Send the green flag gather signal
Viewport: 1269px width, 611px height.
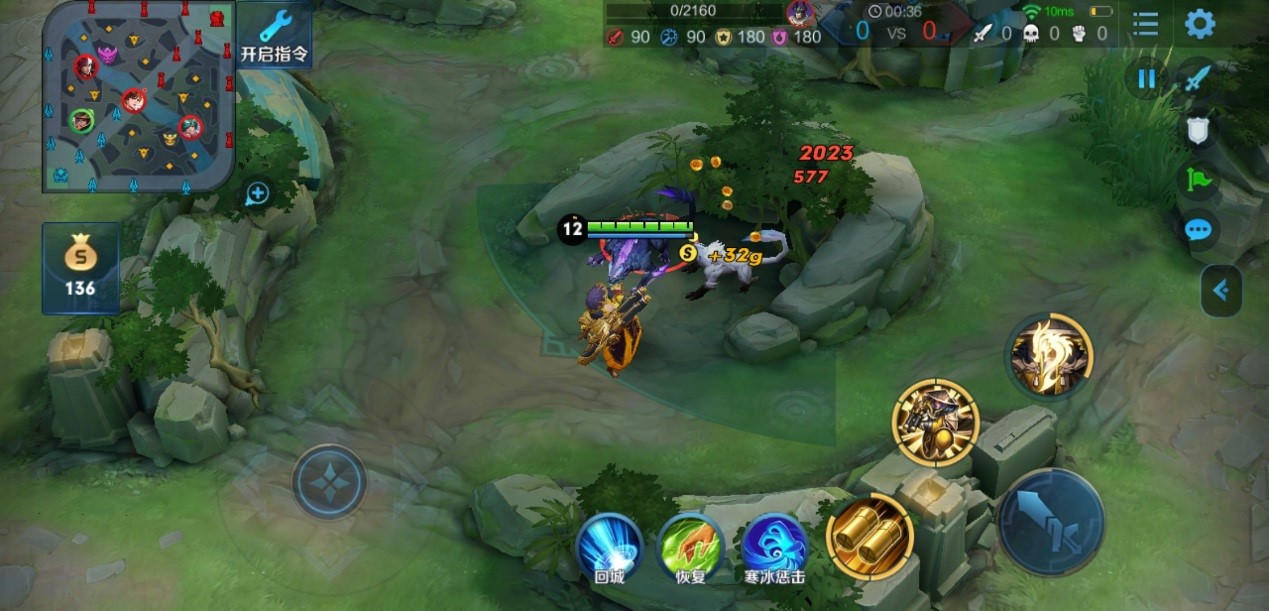[1197, 181]
